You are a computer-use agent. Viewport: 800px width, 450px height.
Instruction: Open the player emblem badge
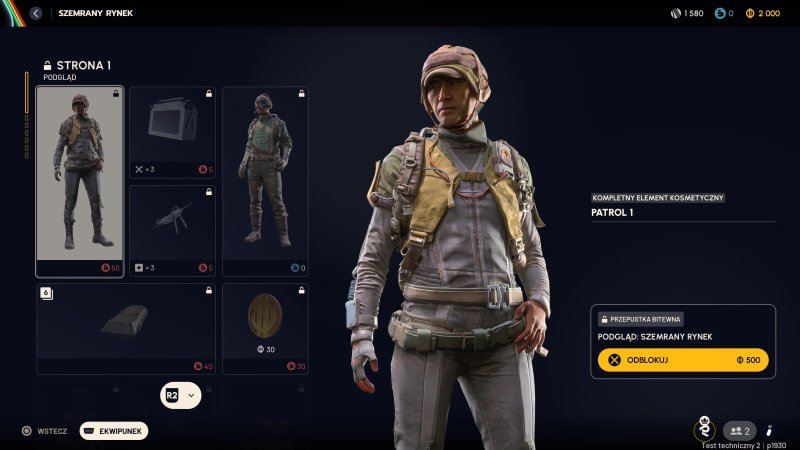[704, 429]
